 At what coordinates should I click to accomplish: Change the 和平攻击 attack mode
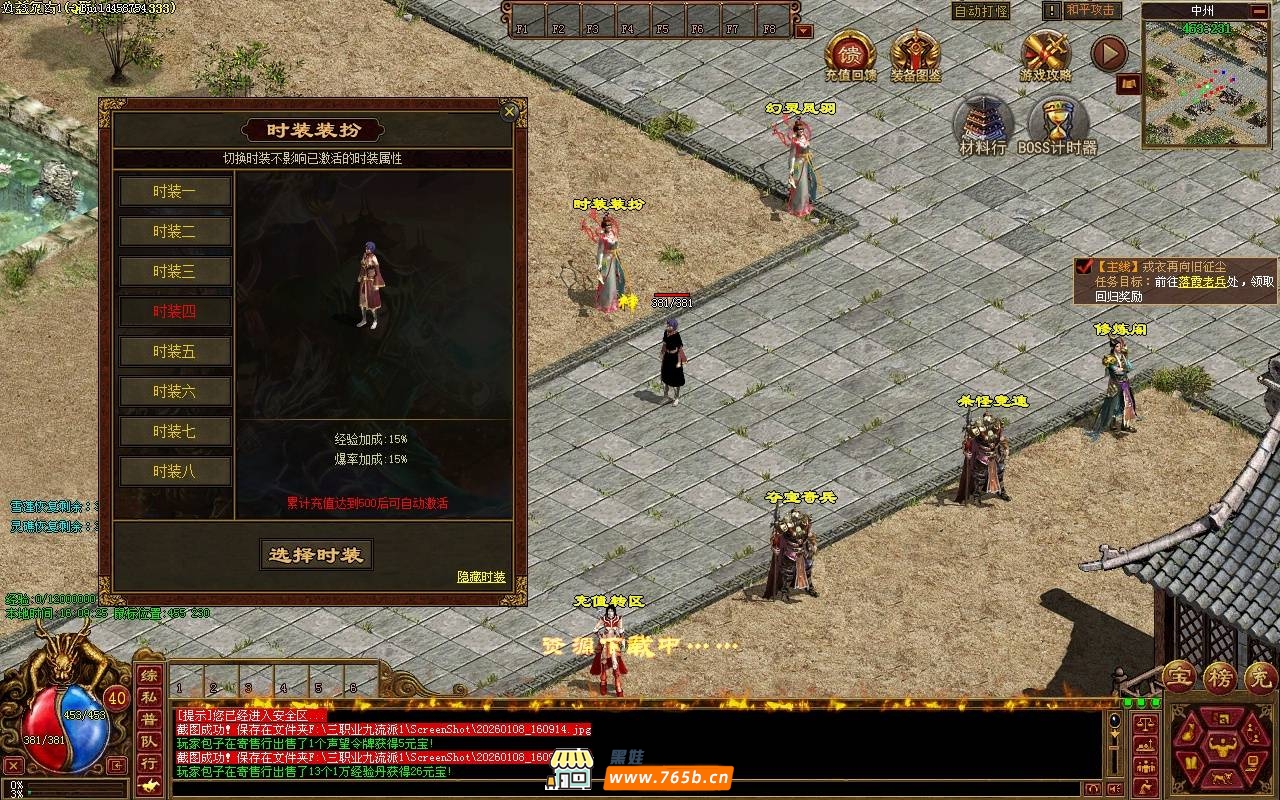tap(1091, 10)
